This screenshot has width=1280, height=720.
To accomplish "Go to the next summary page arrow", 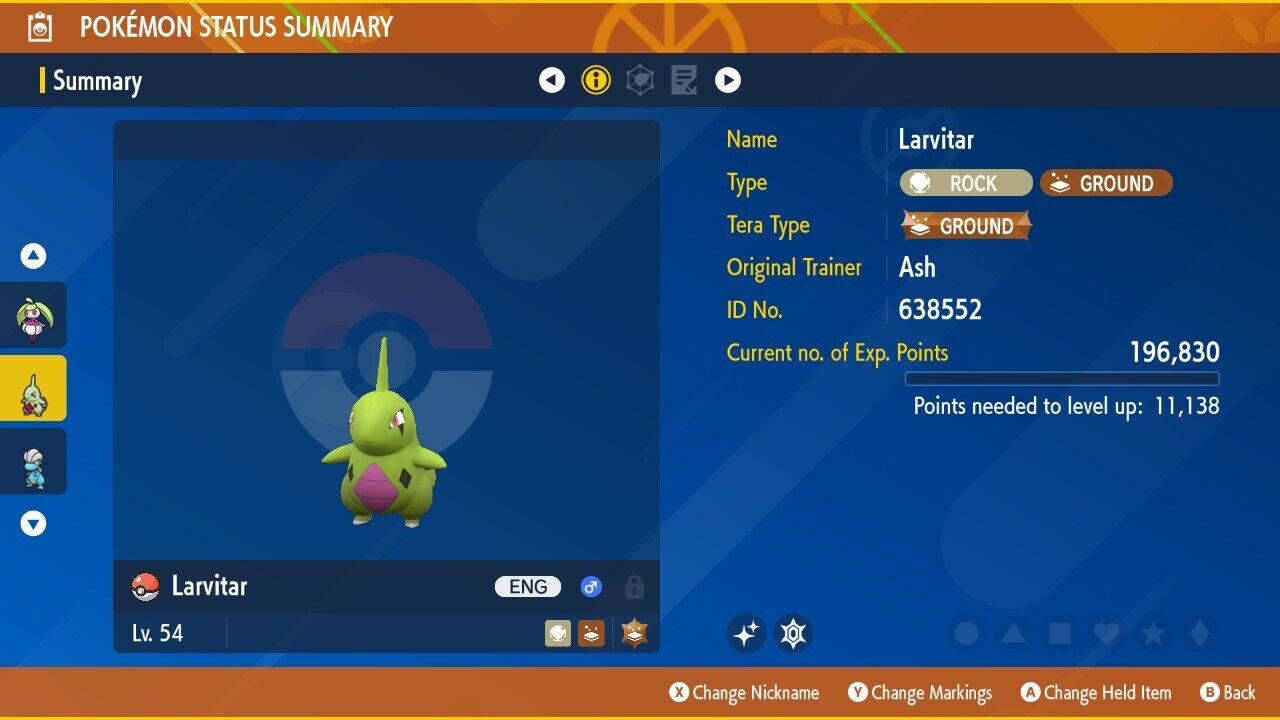I will [728, 80].
